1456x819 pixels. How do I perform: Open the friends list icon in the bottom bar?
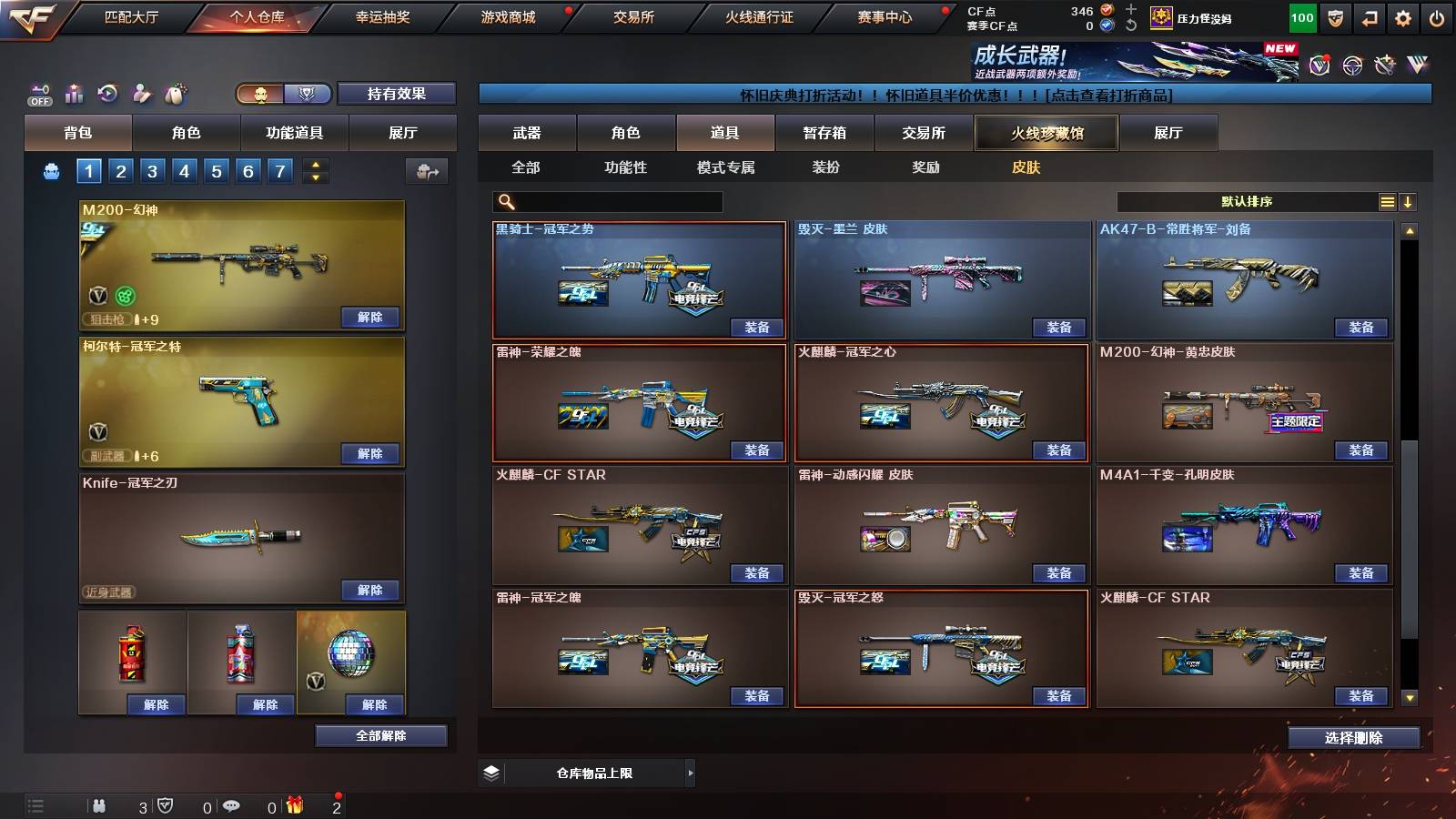click(99, 805)
